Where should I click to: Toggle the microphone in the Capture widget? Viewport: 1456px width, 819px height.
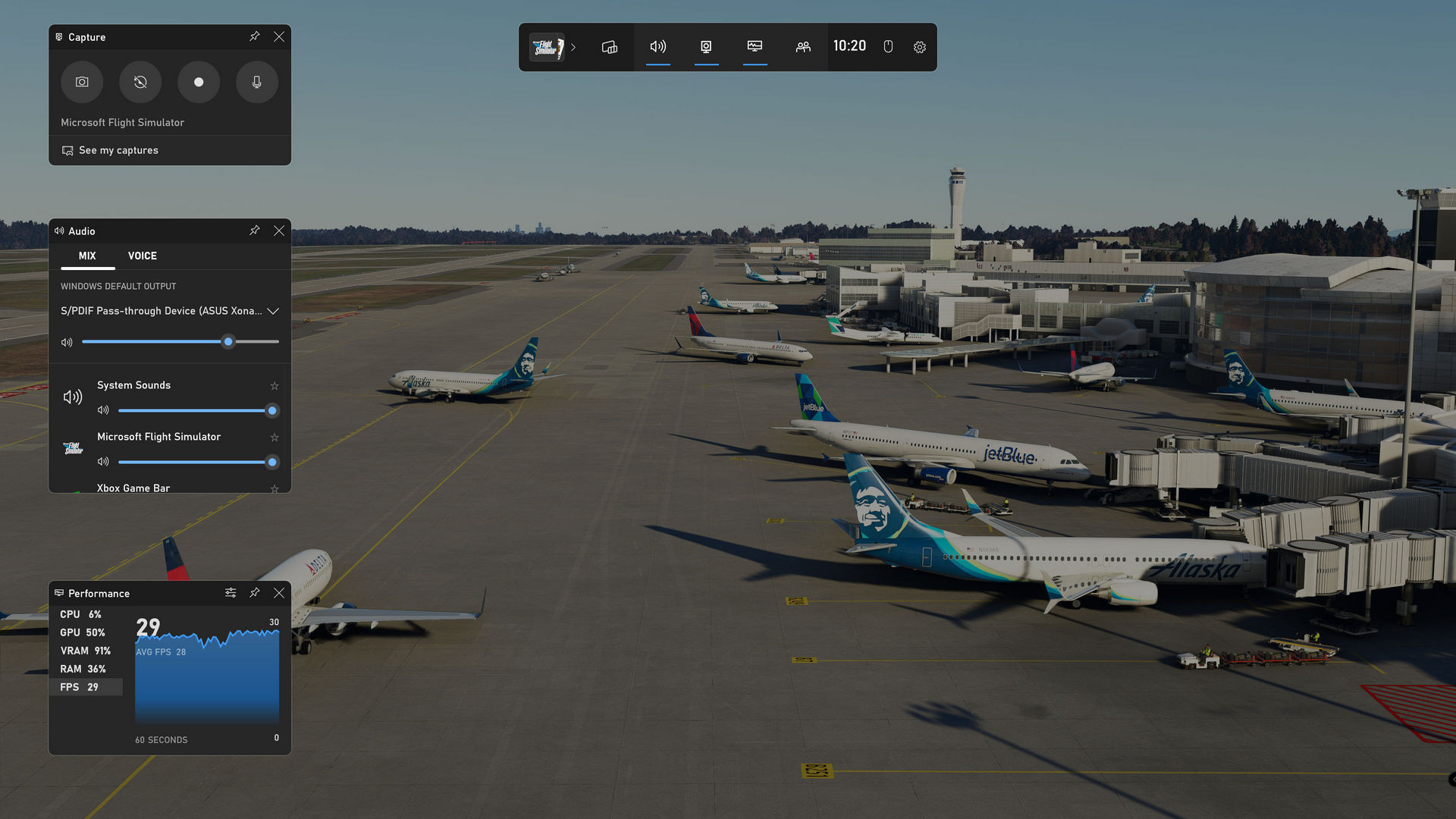256,82
